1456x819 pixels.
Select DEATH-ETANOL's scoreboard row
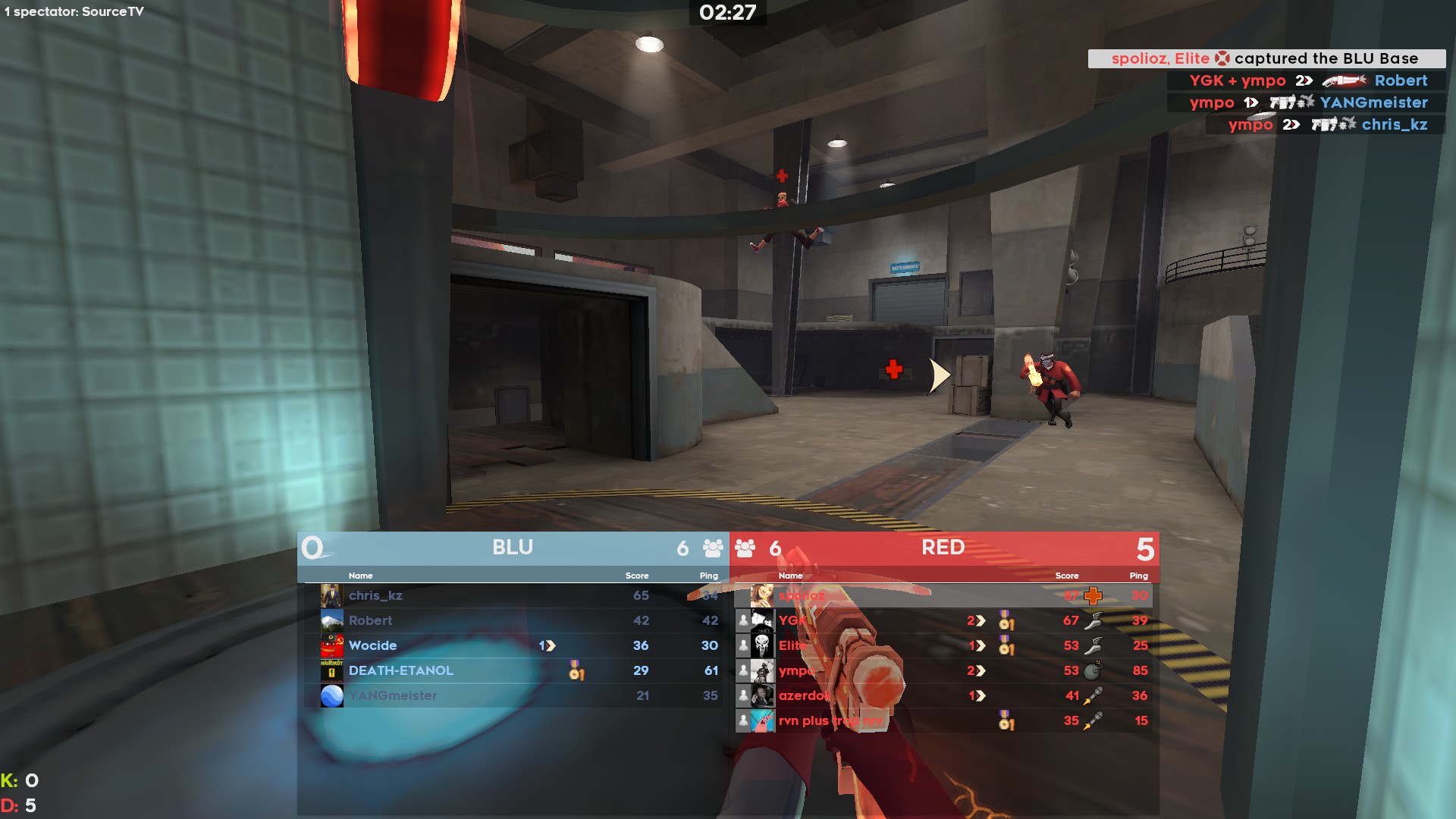point(401,670)
